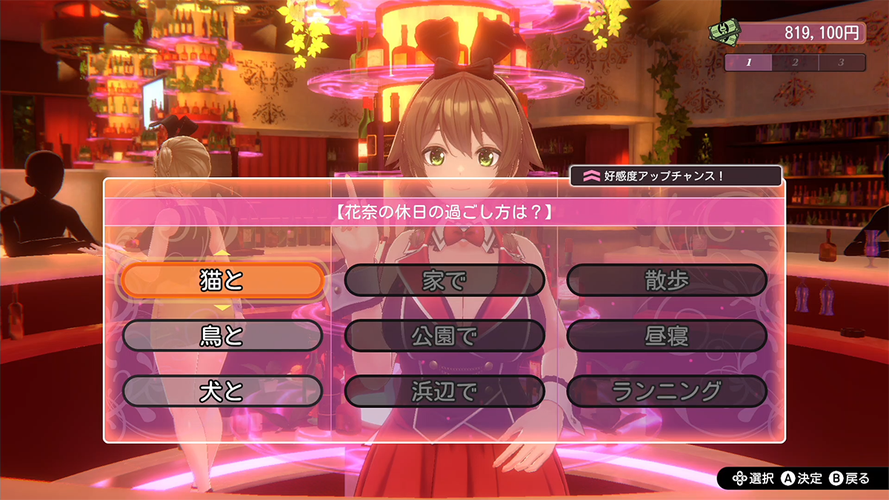Pick the 浜辺で answer option

445,391
